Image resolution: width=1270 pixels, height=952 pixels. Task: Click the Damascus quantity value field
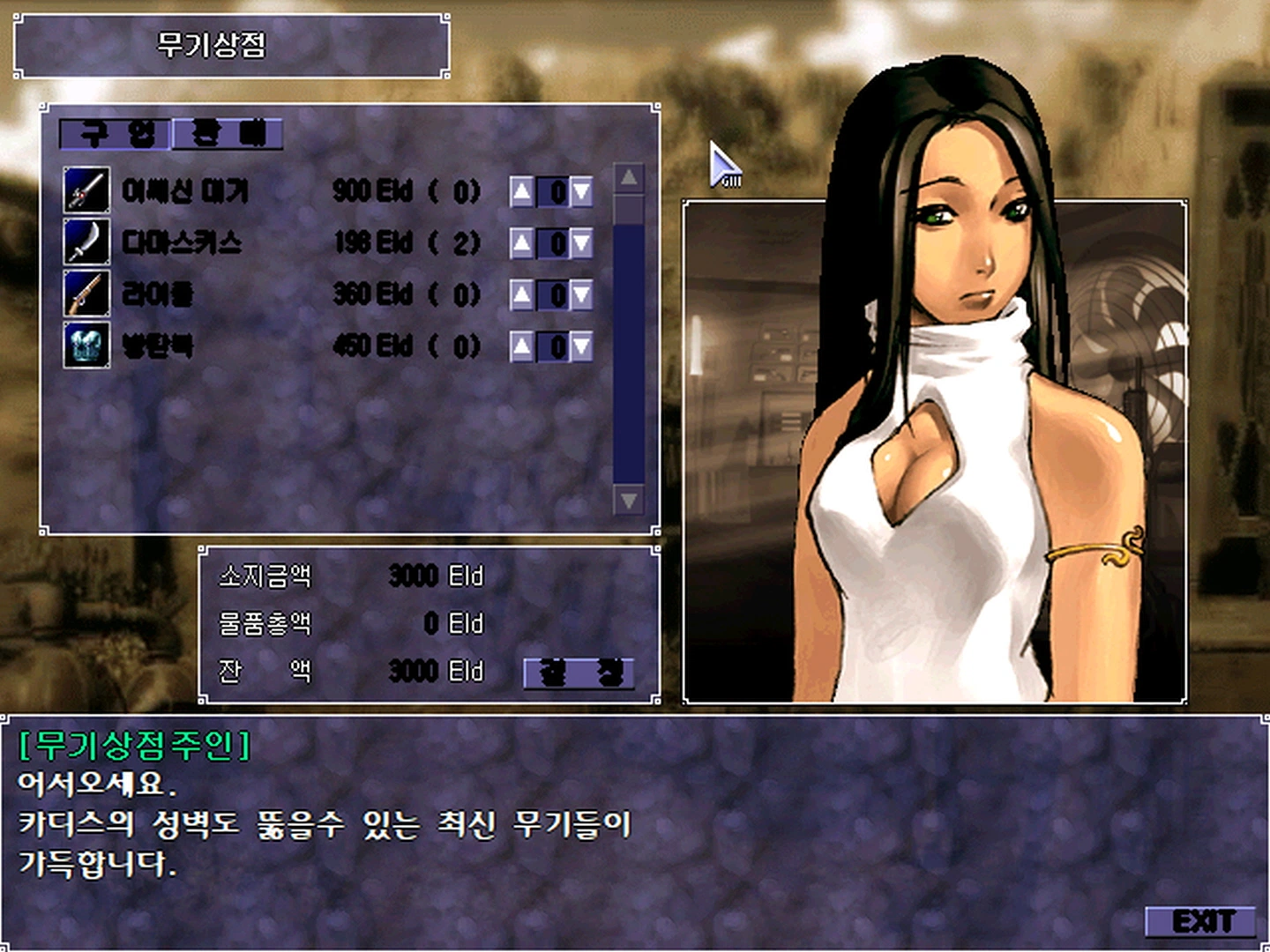pyautogui.click(x=554, y=243)
